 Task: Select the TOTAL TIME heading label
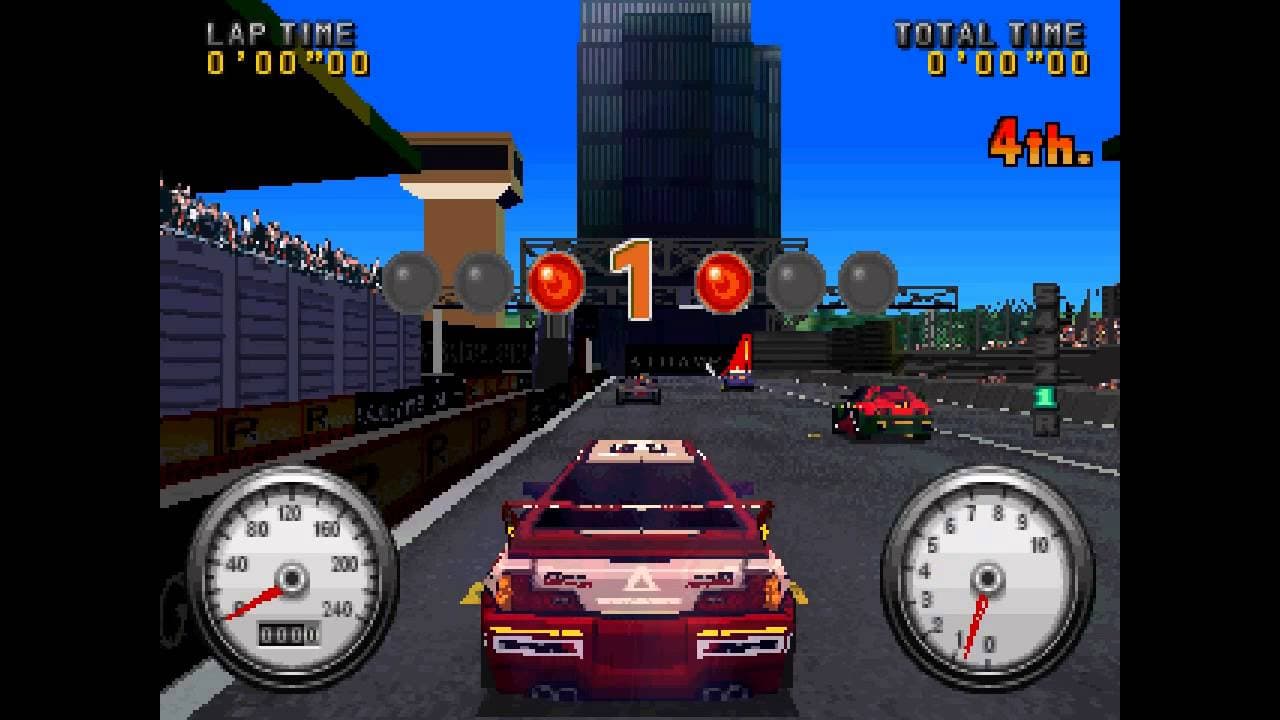click(990, 32)
